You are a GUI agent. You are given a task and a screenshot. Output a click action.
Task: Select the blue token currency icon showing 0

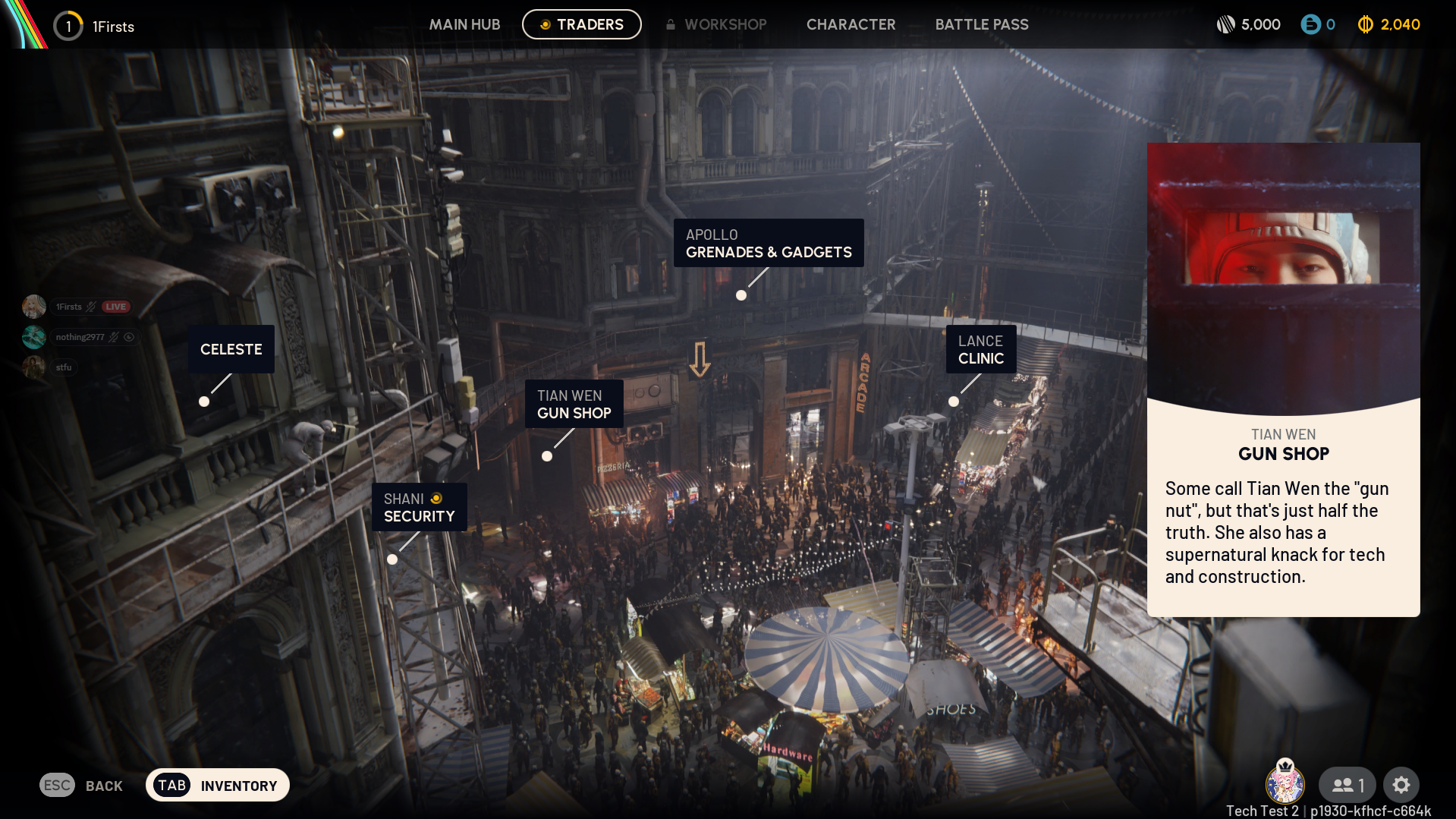(x=1311, y=24)
